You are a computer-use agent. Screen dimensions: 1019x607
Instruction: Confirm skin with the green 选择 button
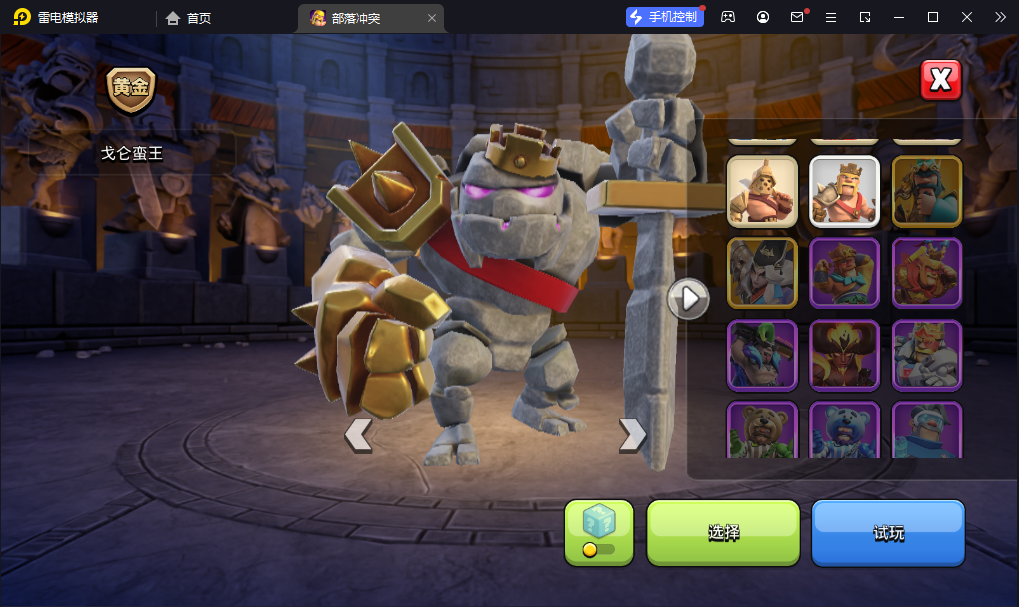coord(723,533)
